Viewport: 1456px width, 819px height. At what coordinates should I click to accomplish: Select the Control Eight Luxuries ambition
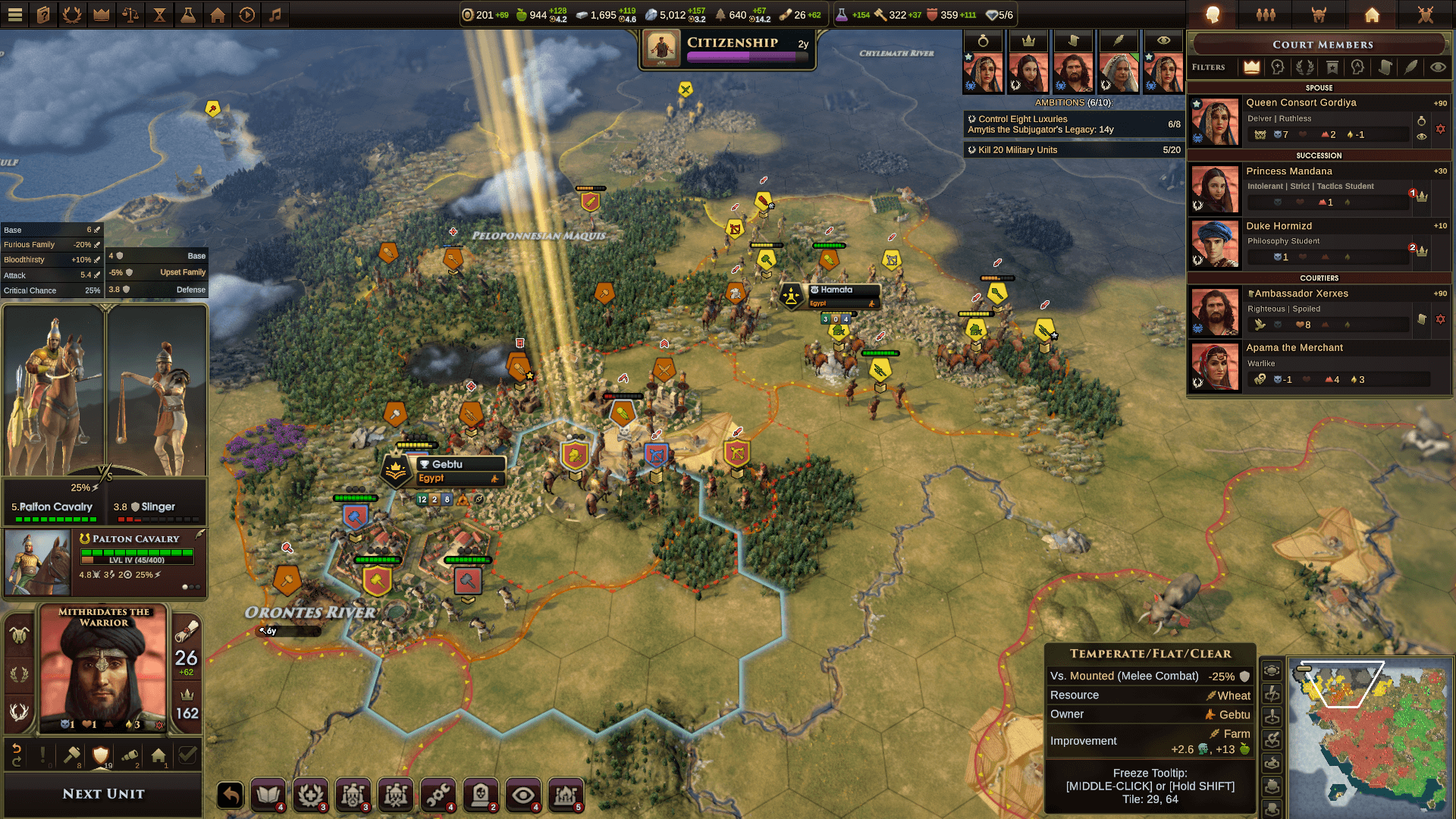[x=1072, y=124]
